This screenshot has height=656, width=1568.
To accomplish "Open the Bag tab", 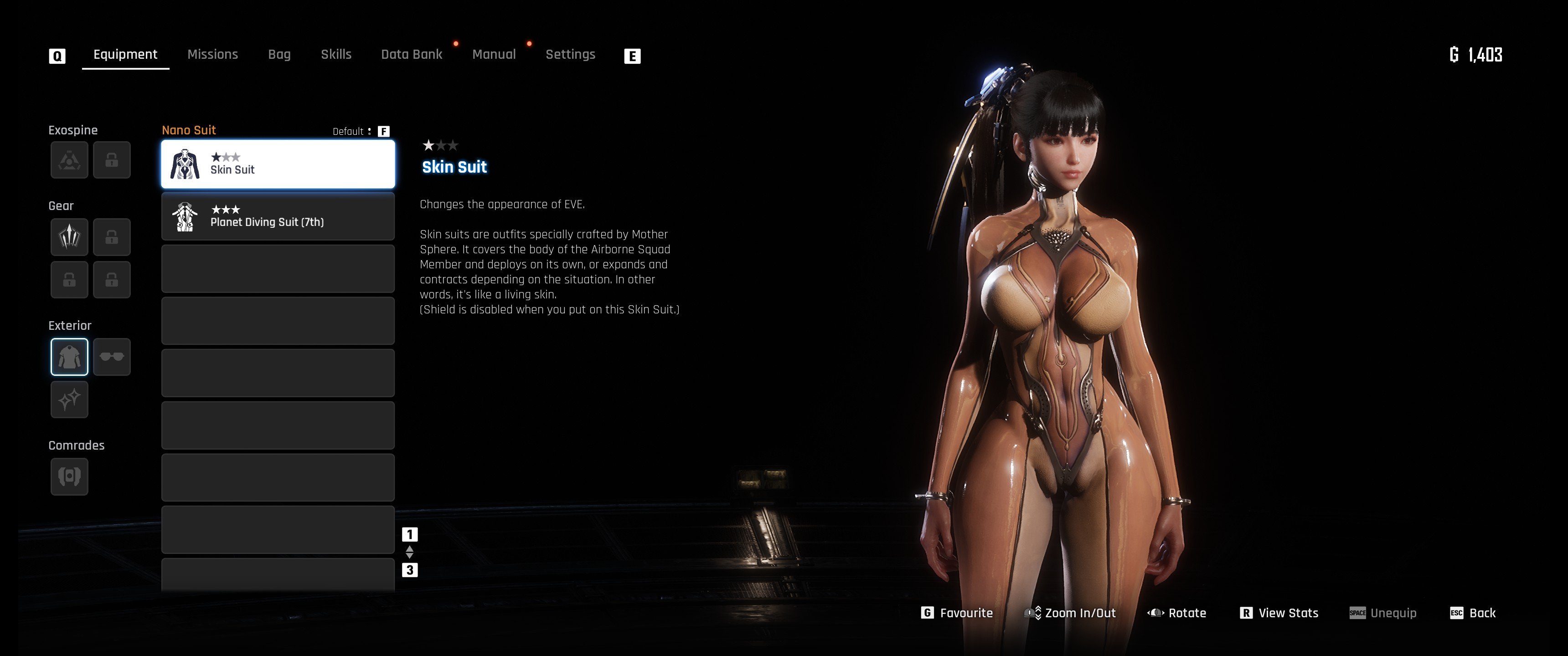I will tap(279, 55).
